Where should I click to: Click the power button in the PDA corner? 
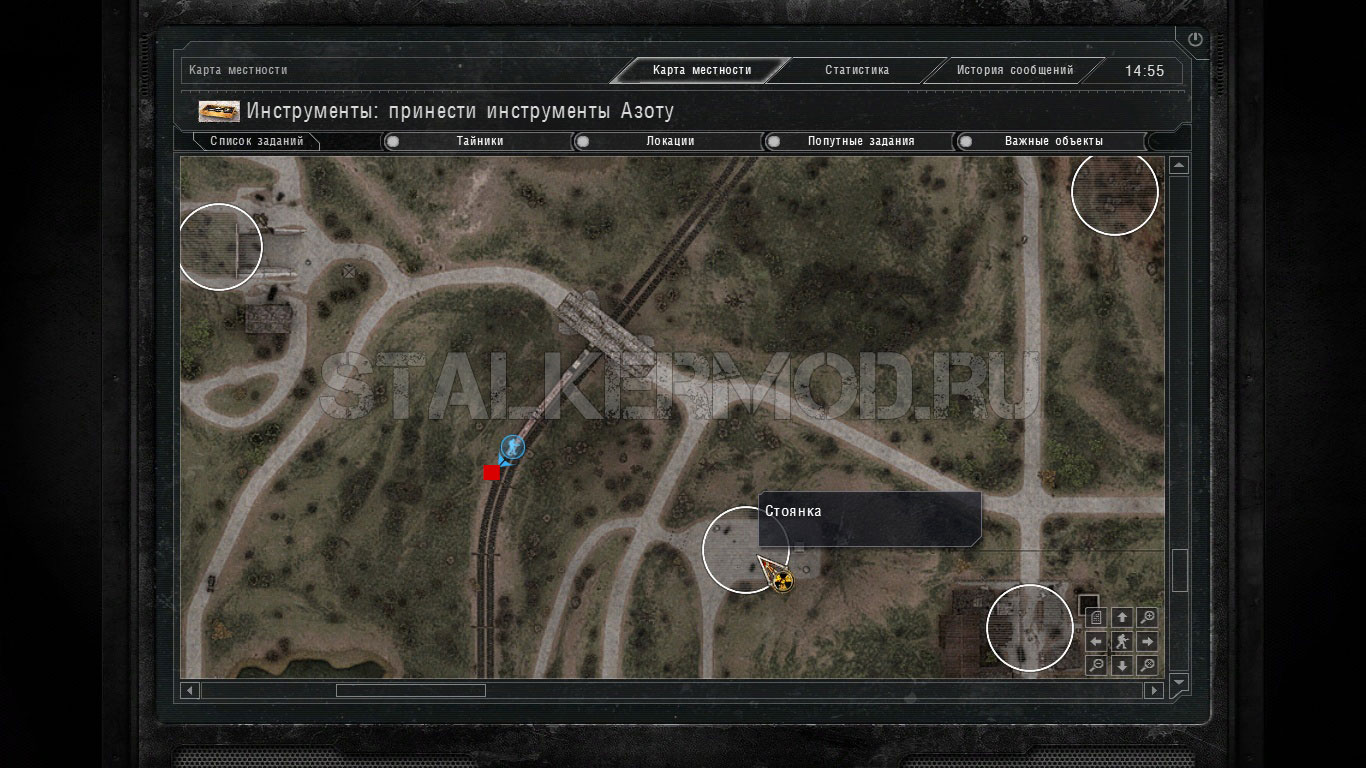click(x=1195, y=40)
